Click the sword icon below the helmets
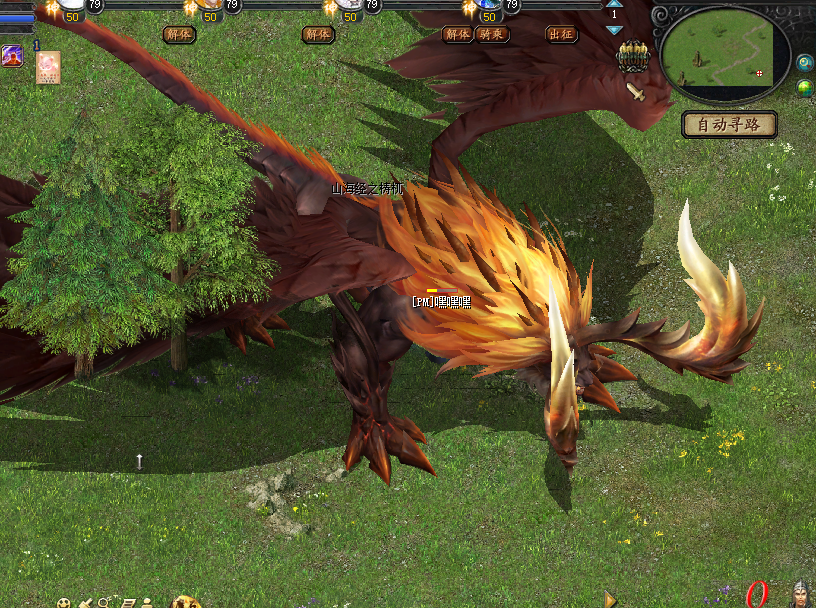The image size is (816, 608). [x=636, y=92]
